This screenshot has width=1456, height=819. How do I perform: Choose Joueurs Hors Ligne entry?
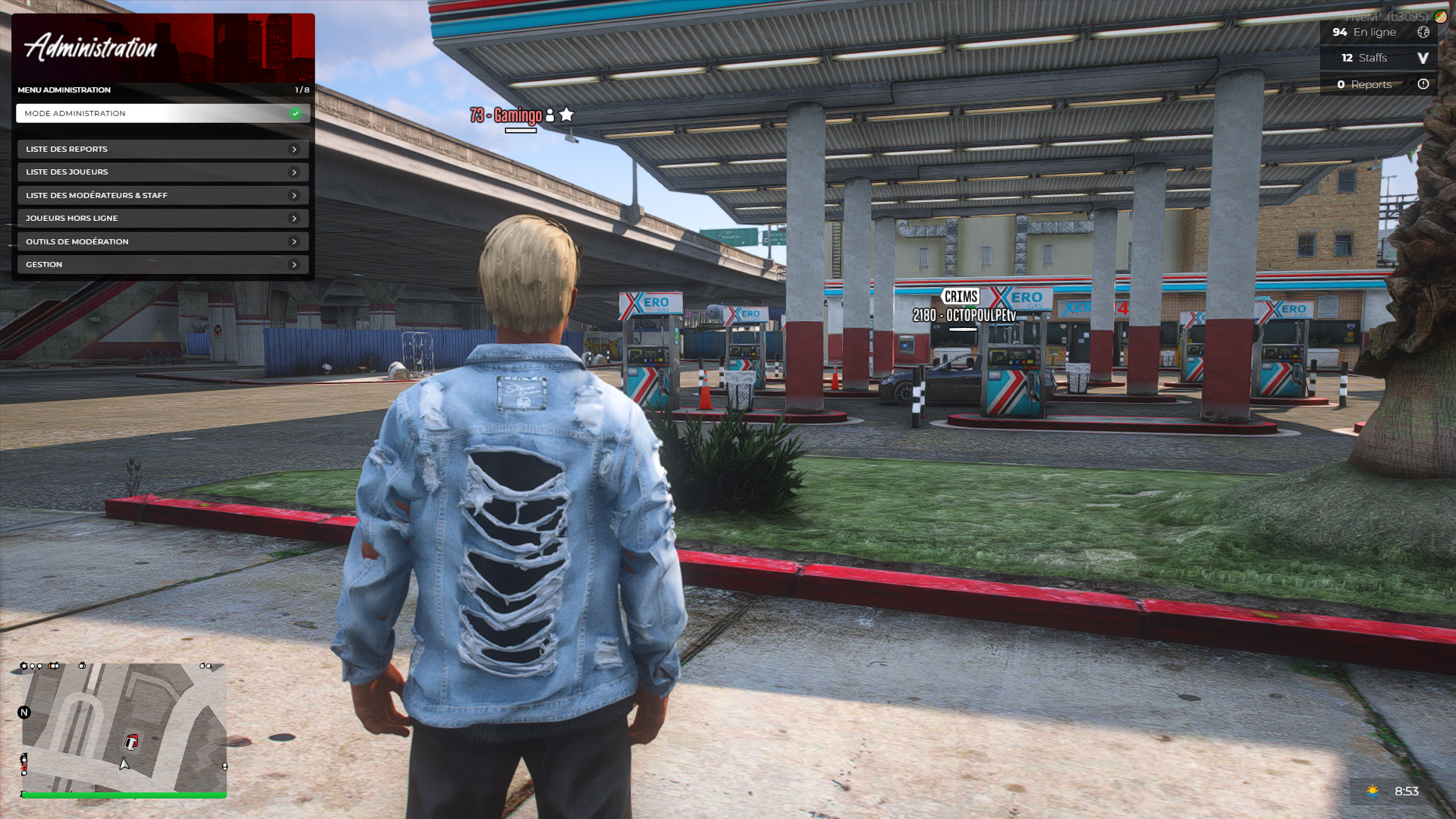[x=162, y=219]
